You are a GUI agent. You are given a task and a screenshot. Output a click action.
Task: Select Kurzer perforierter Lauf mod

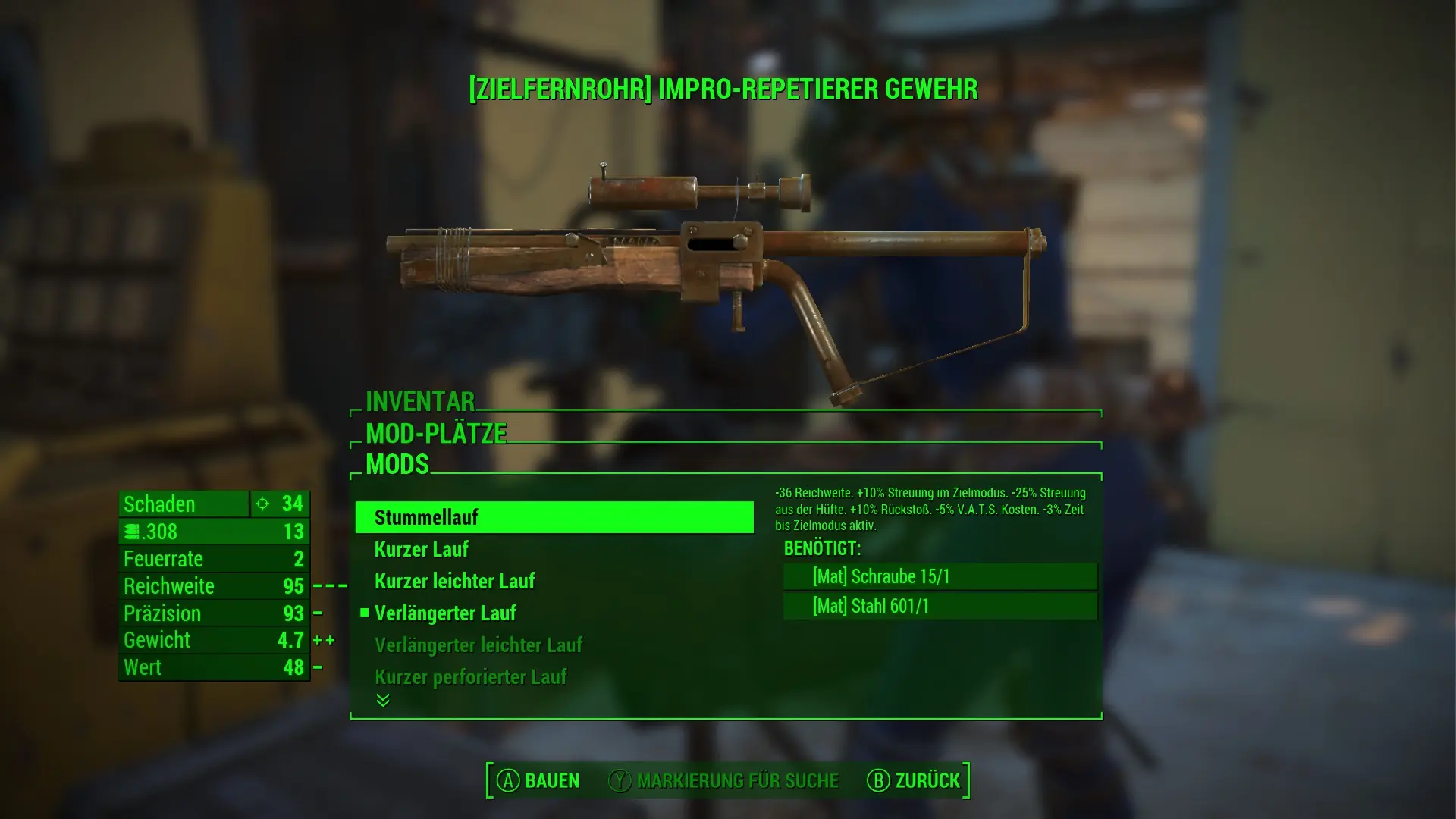pos(470,676)
